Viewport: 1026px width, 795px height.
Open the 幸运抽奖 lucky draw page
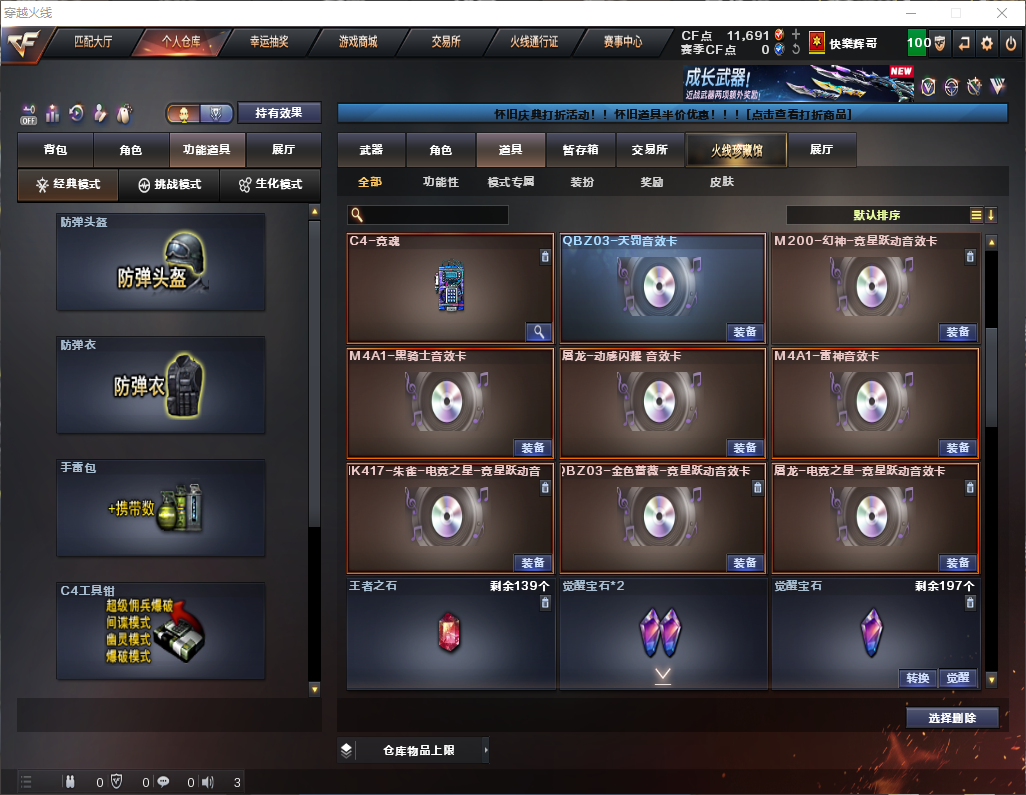point(269,42)
